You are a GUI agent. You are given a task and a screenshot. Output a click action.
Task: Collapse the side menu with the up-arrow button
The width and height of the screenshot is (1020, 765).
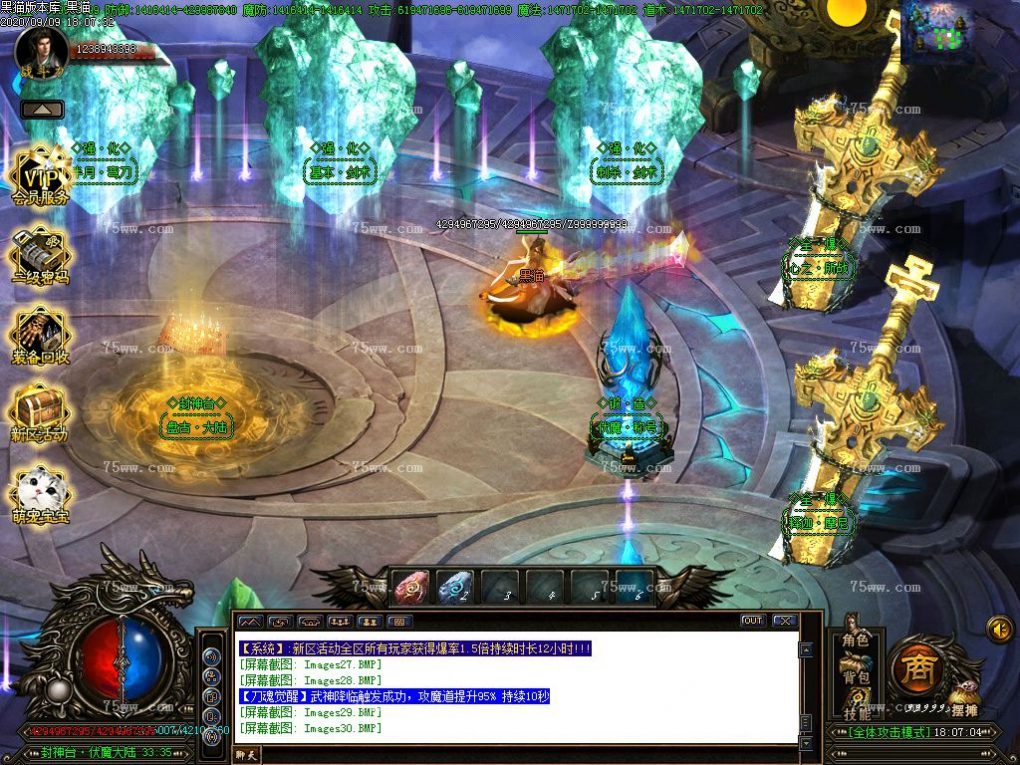(42, 109)
